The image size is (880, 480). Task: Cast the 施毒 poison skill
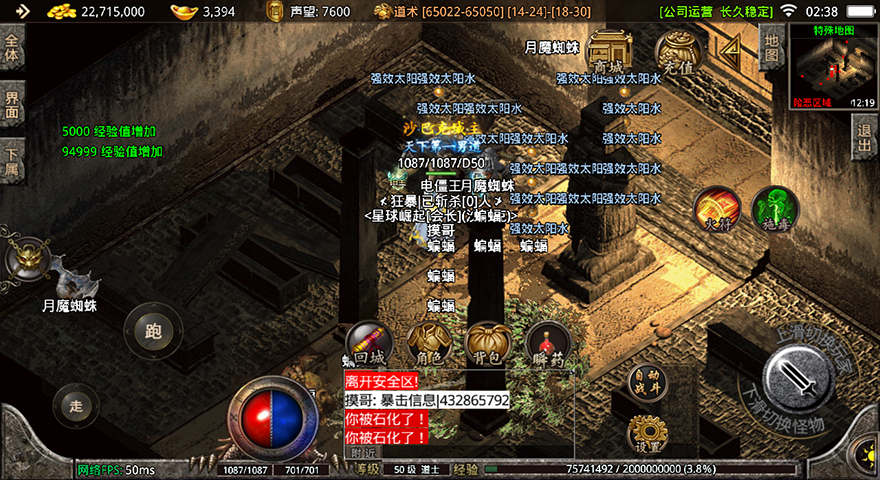click(774, 207)
